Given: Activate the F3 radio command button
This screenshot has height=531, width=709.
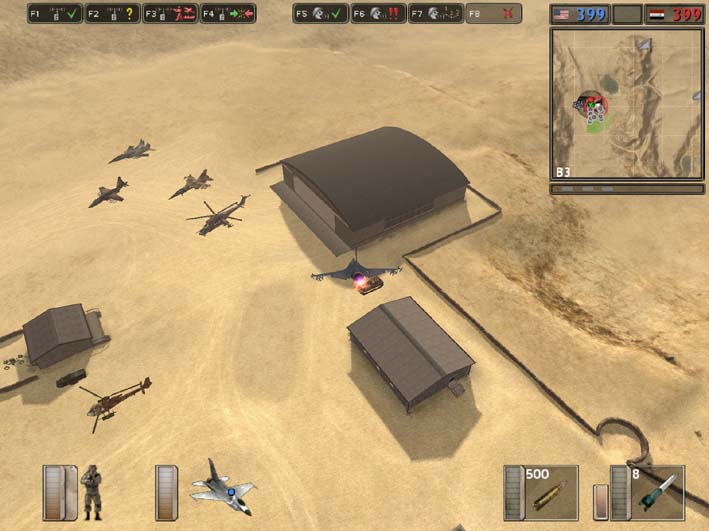Looking at the screenshot, I should click(x=170, y=14).
